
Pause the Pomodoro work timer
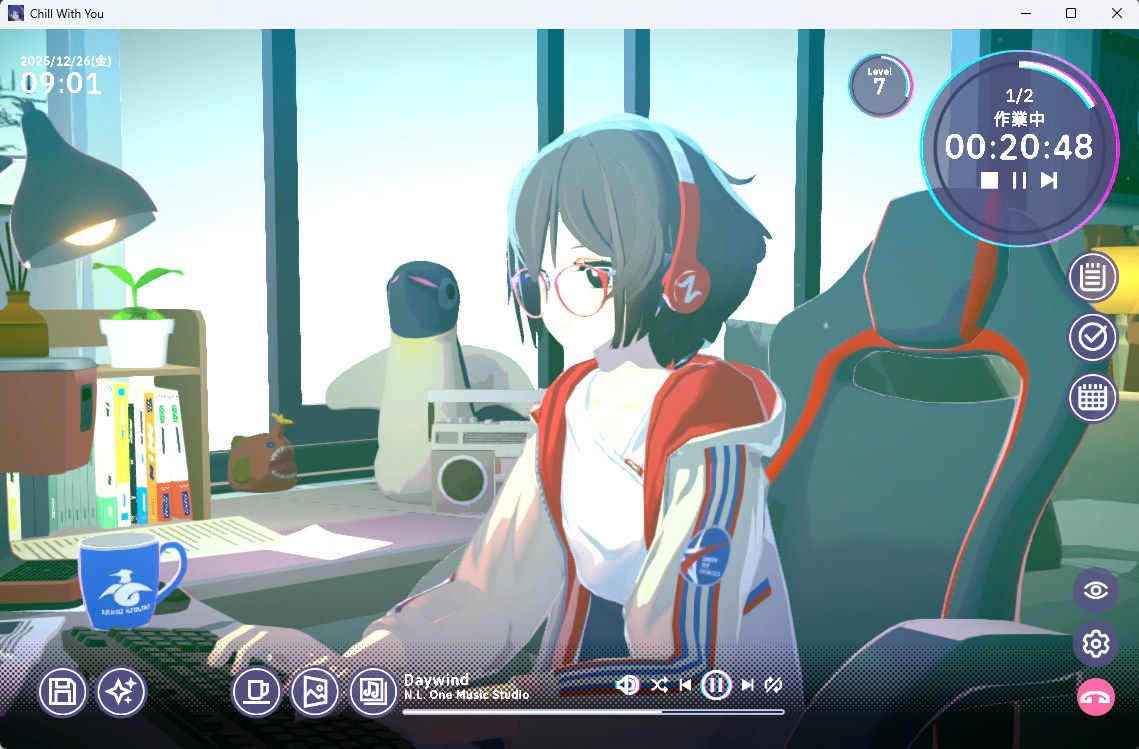tap(1019, 180)
